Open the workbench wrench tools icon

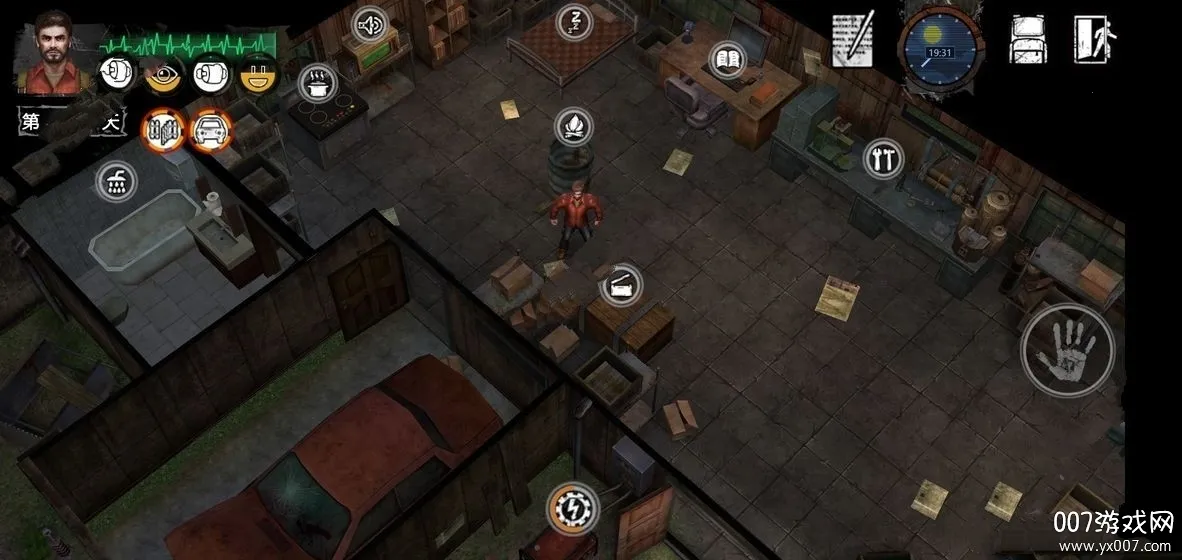[882, 158]
